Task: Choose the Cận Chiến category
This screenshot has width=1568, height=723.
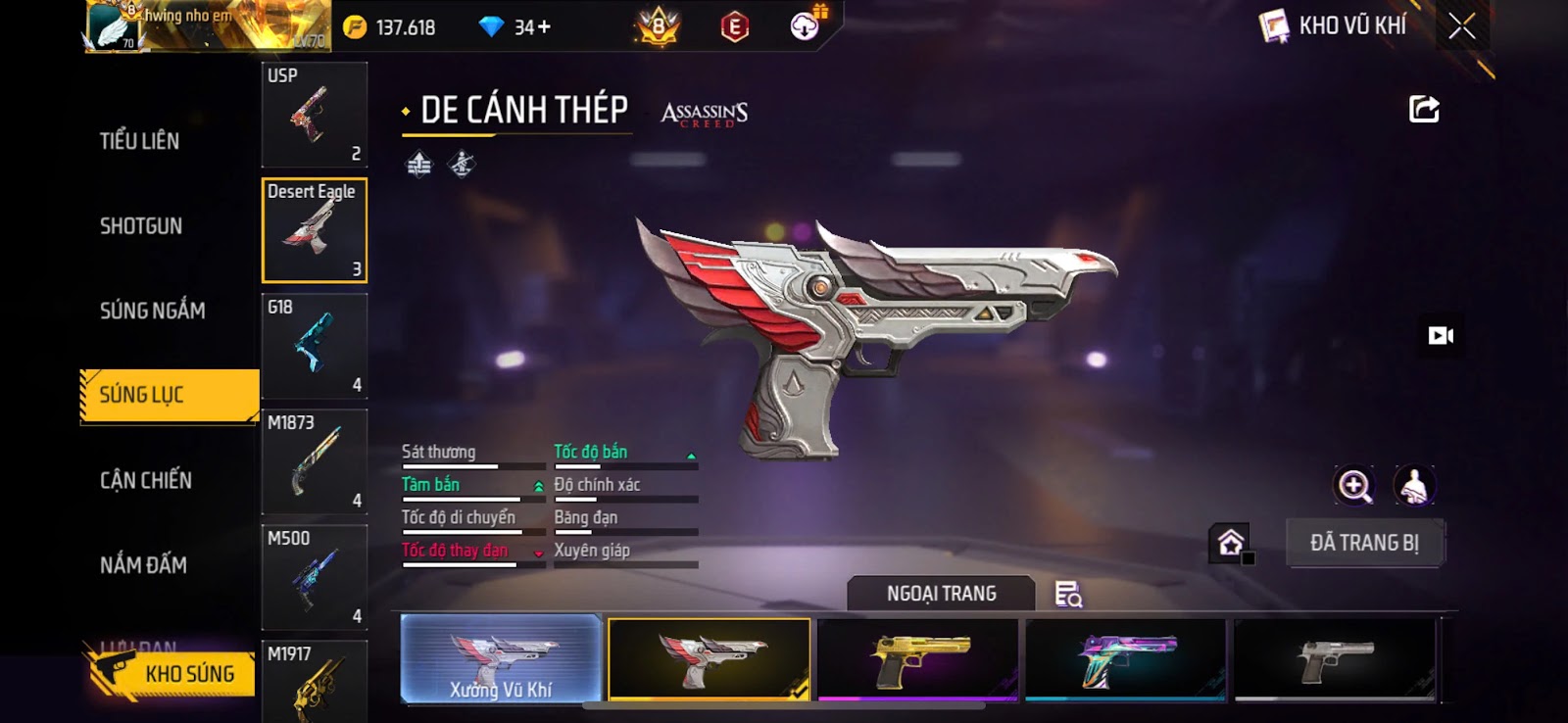Action: [146, 480]
